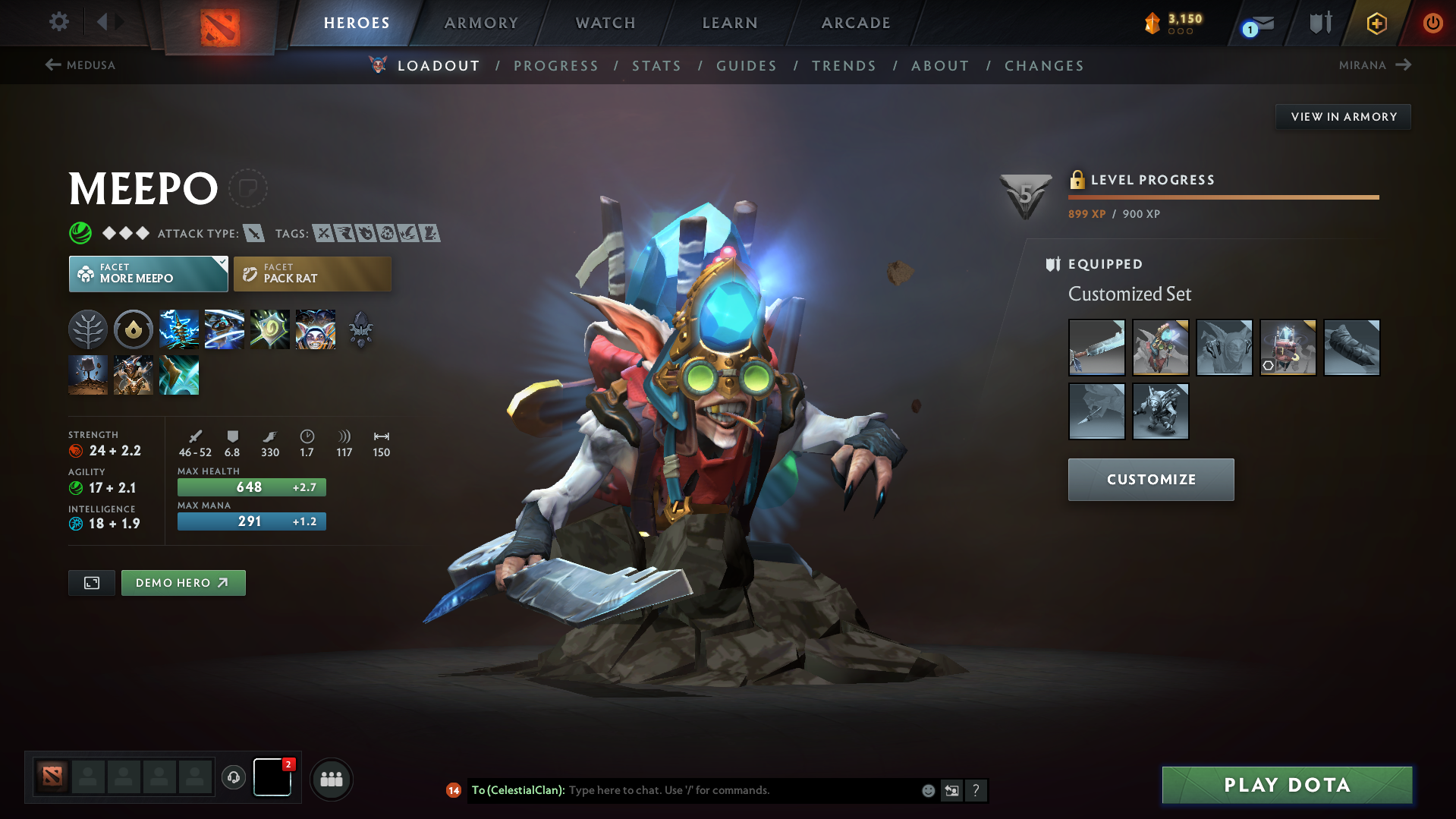1456x819 pixels.
Task: Select Meepo's talent tree icon
Action: [88, 329]
